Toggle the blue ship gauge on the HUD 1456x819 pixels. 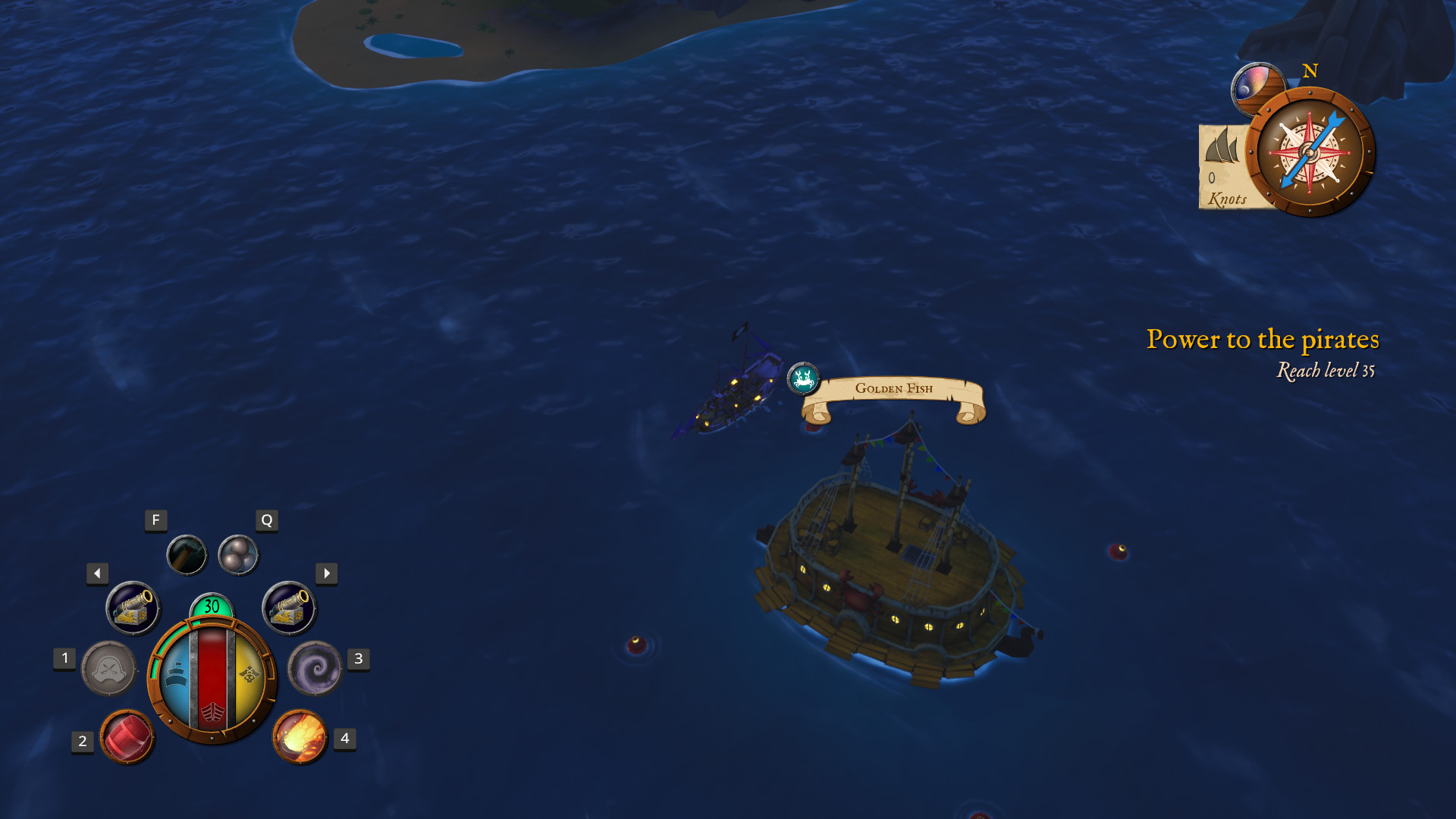click(176, 675)
